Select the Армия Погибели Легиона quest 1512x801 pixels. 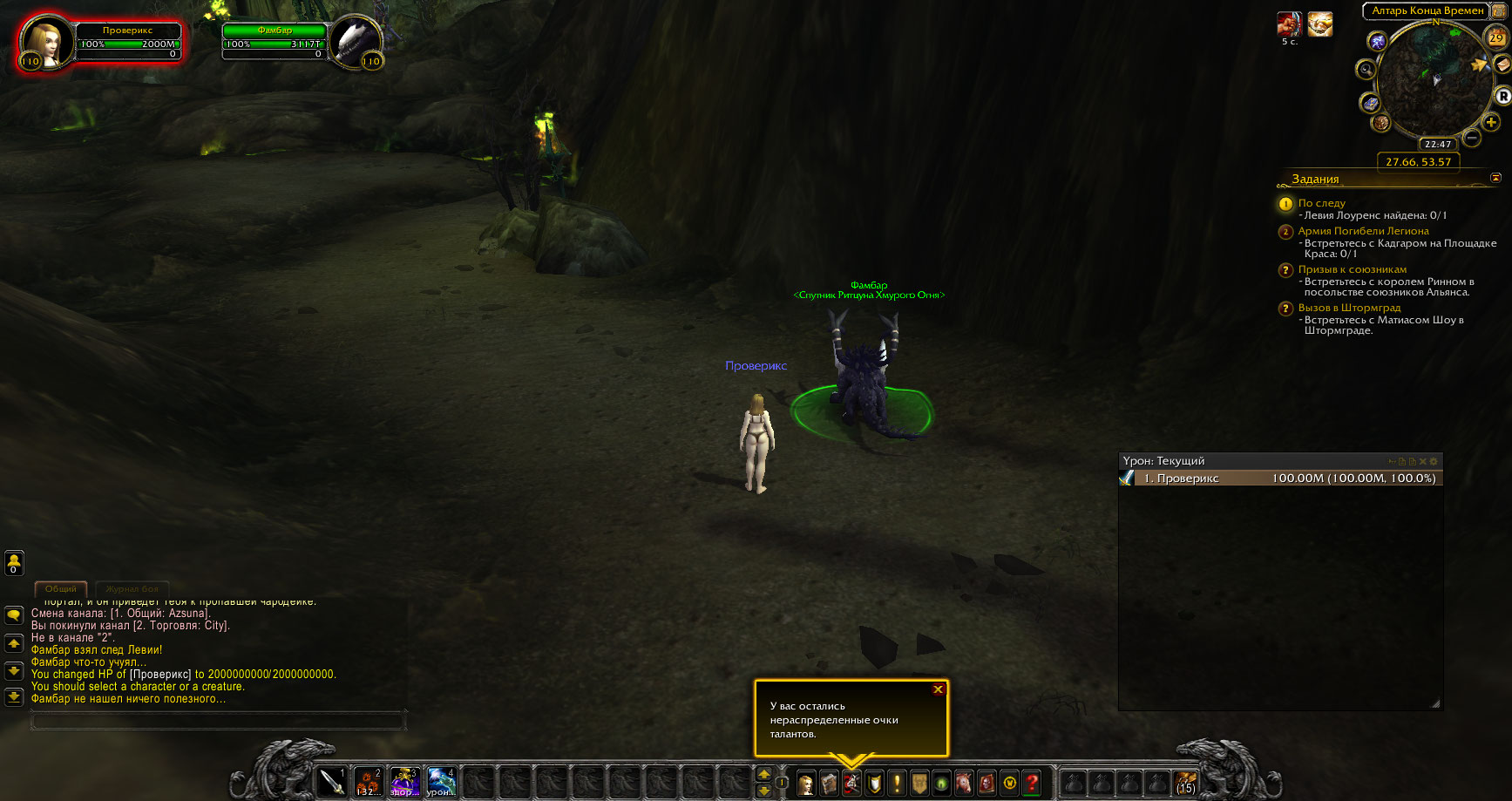[1363, 231]
